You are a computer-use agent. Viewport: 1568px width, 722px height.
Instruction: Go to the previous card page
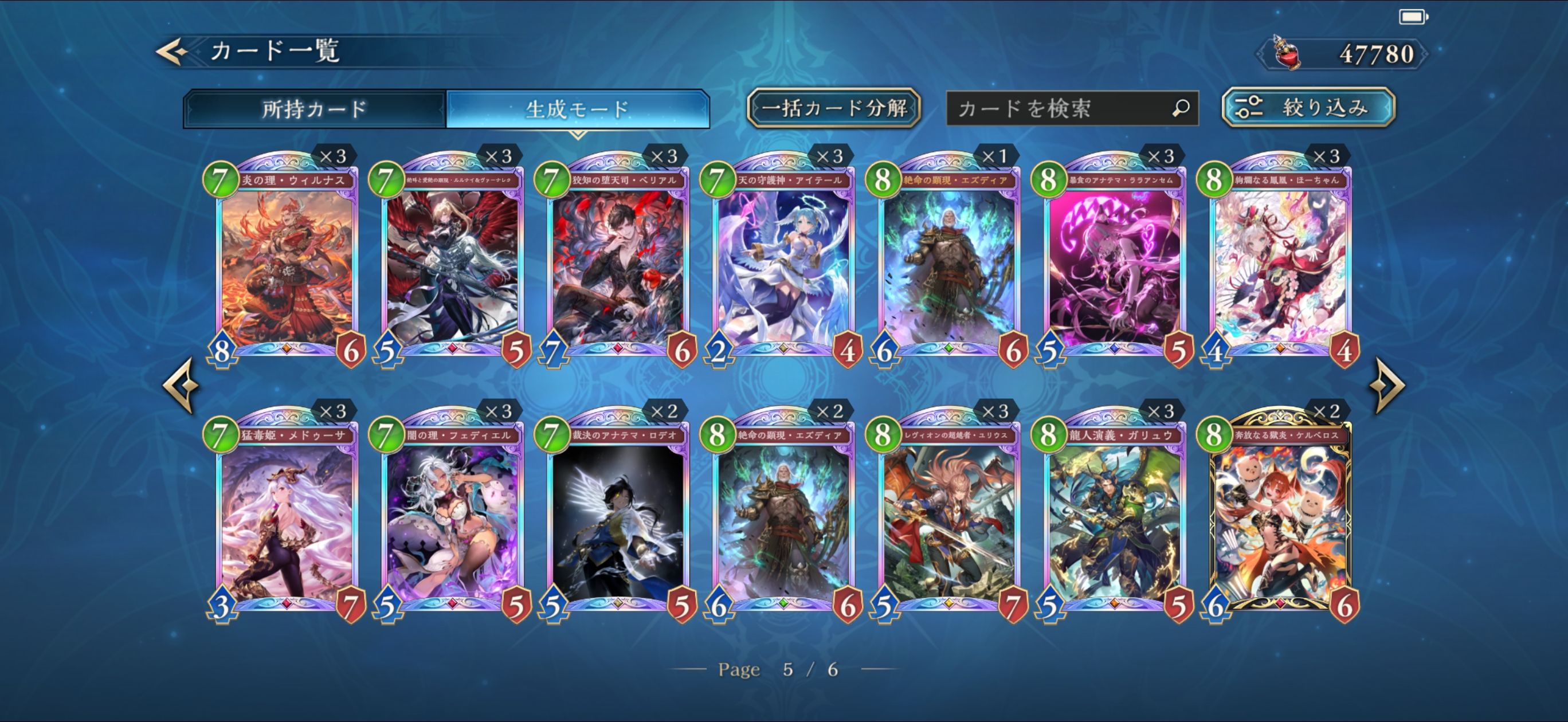tap(181, 385)
